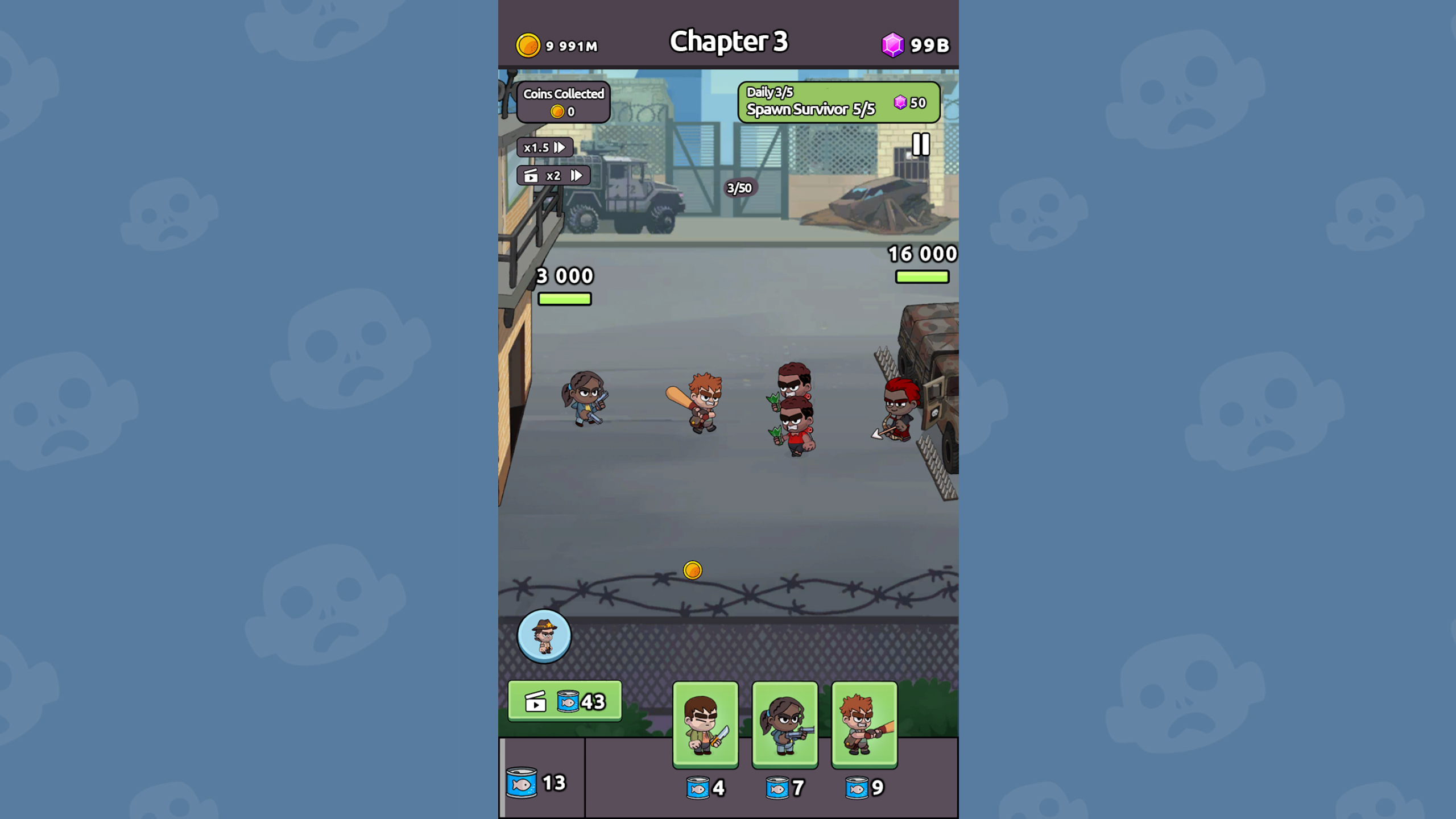Toggle the x2 ad multiplier boost
This screenshot has width=1456, height=819.
(554, 176)
